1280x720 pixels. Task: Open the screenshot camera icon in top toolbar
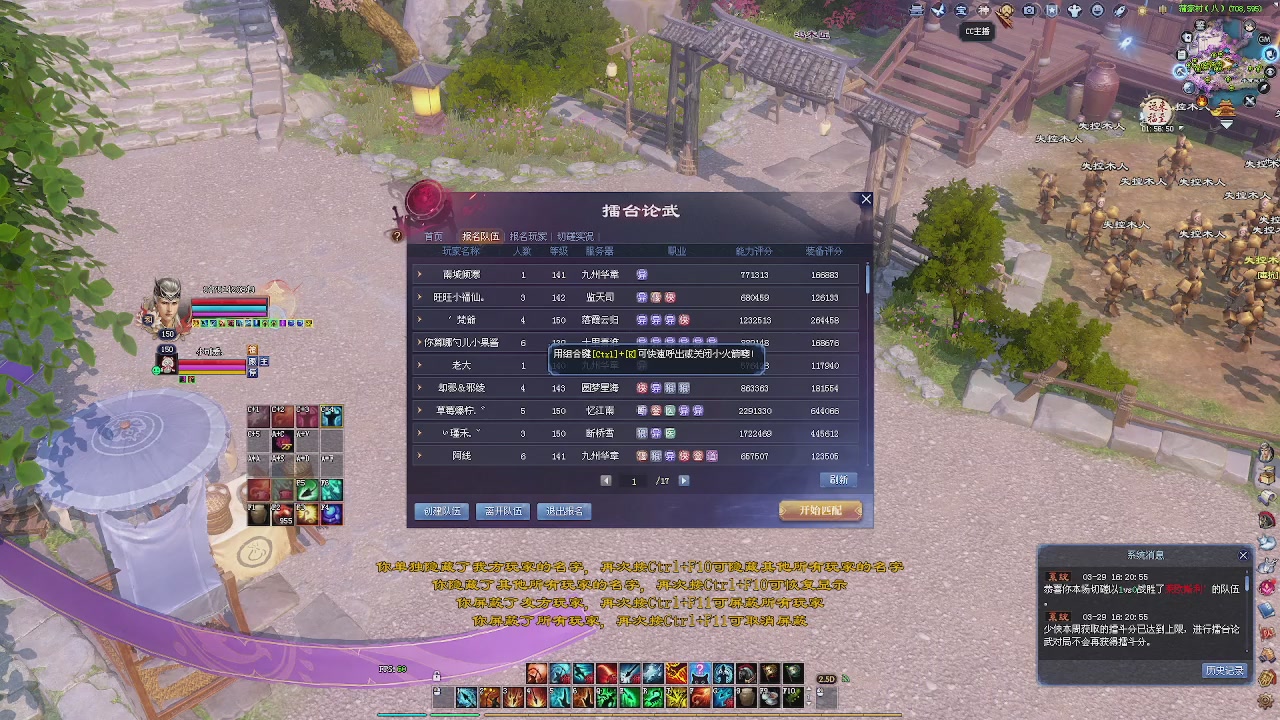pos(1029,10)
